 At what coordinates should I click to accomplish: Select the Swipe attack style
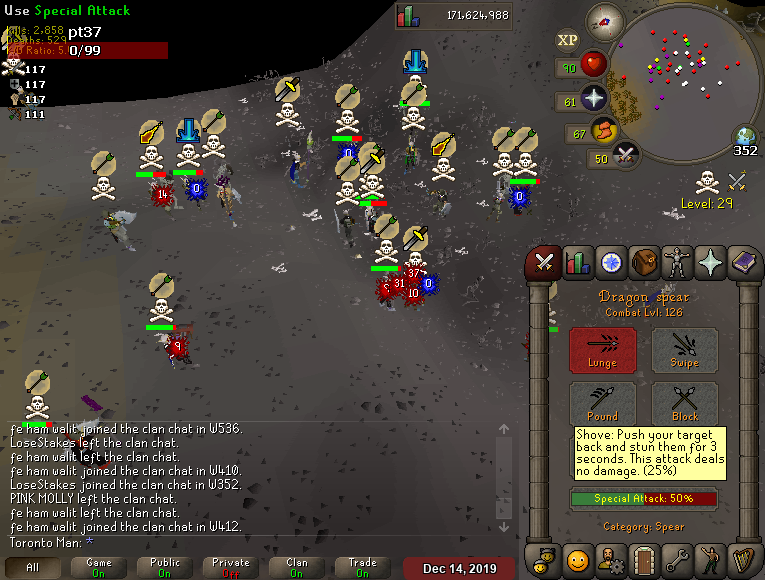click(685, 351)
